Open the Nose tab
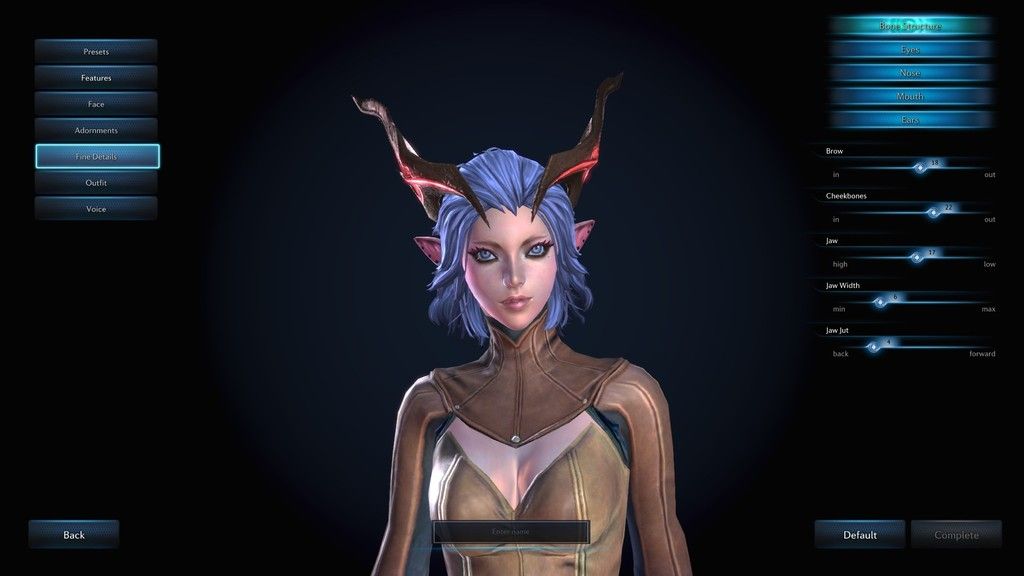 [910, 73]
